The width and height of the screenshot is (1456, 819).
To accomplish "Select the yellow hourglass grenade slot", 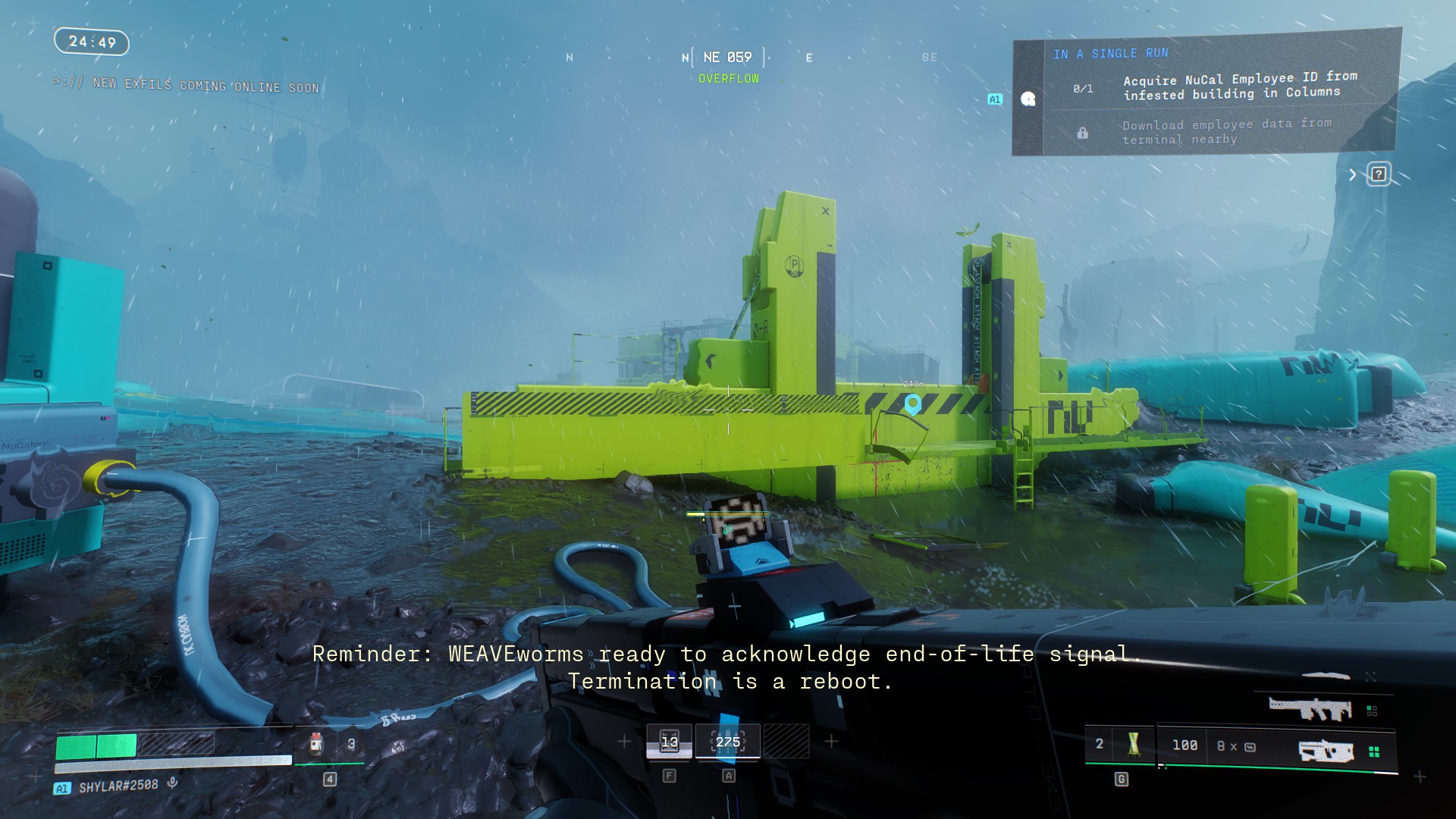I will [x=1134, y=744].
